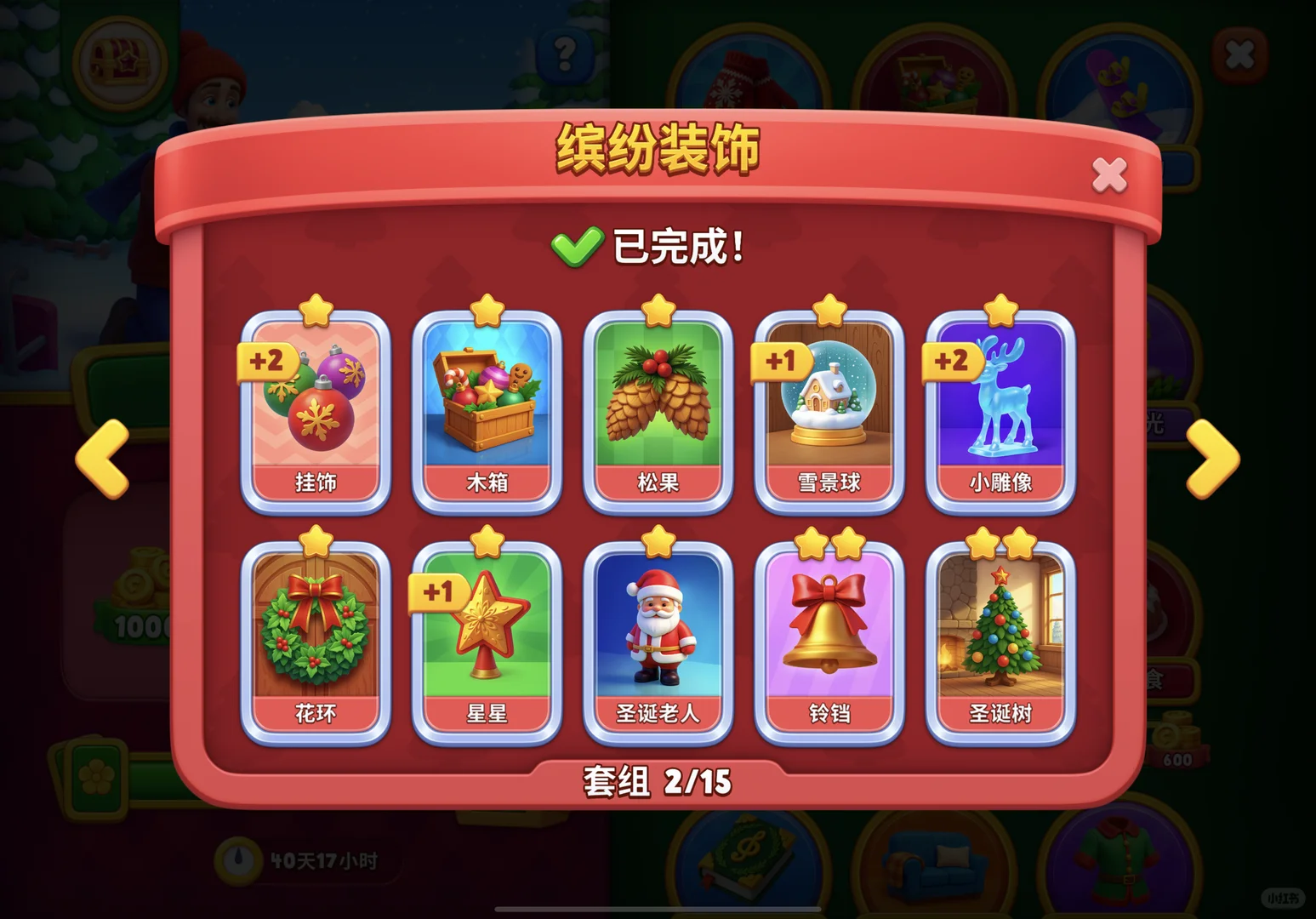Select the 小雕像 ice deer figurine card

(1000, 408)
